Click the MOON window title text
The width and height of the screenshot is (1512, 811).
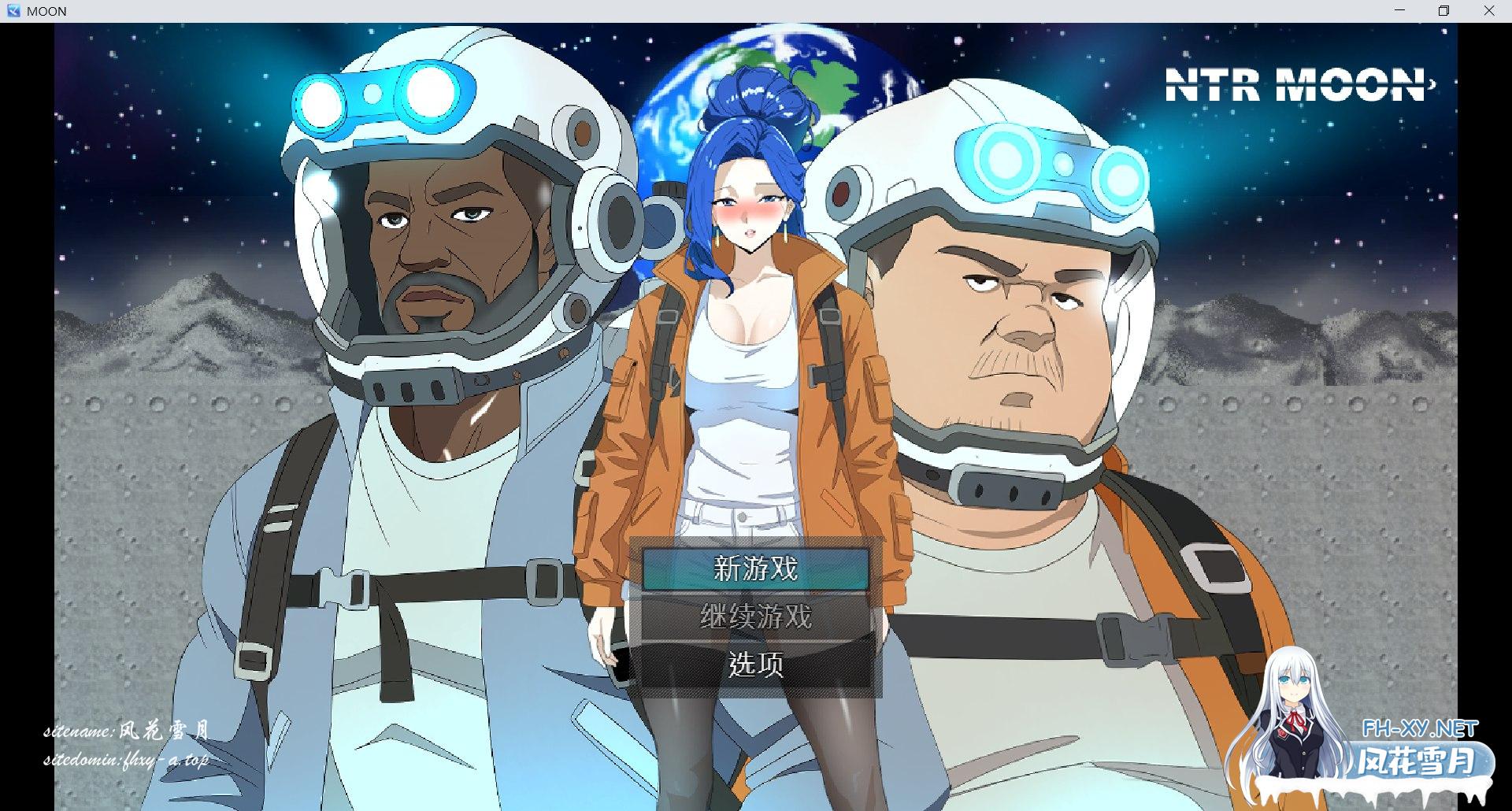[46, 11]
